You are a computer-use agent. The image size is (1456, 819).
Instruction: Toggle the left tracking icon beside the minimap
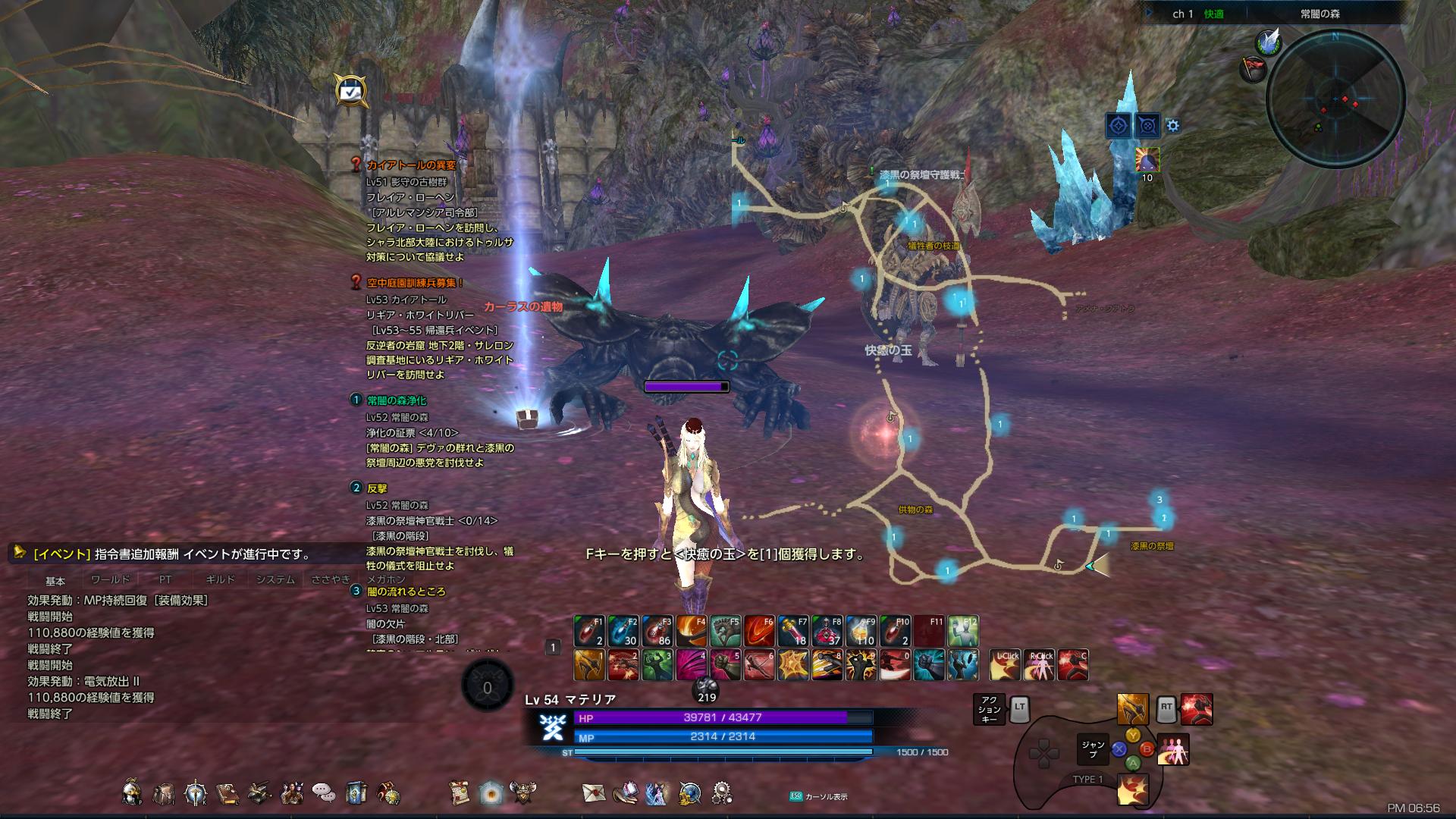[x=1118, y=126]
